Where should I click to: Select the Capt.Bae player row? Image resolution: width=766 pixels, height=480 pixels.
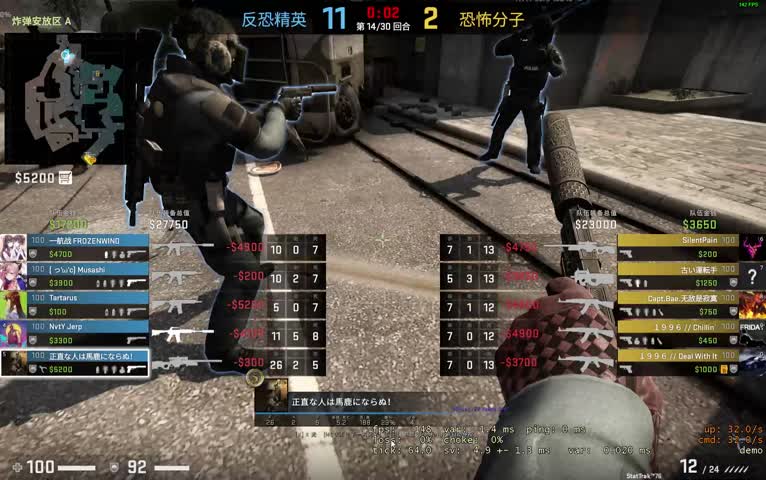pyautogui.click(x=679, y=304)
